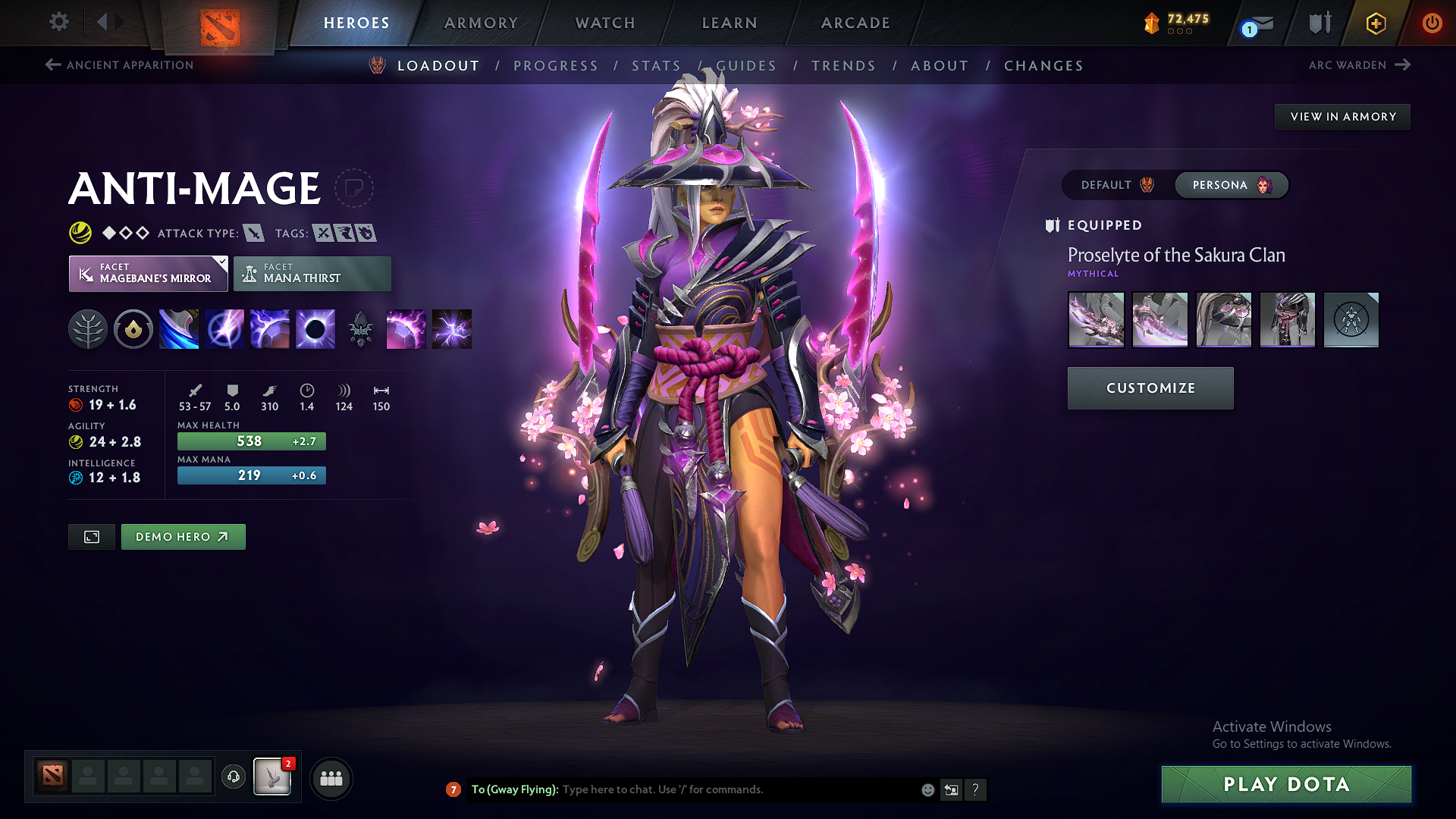The height and width of the screenshot is (819, 1456).
Task: Click the Max Health progress bar
Action: coord(251,441)
